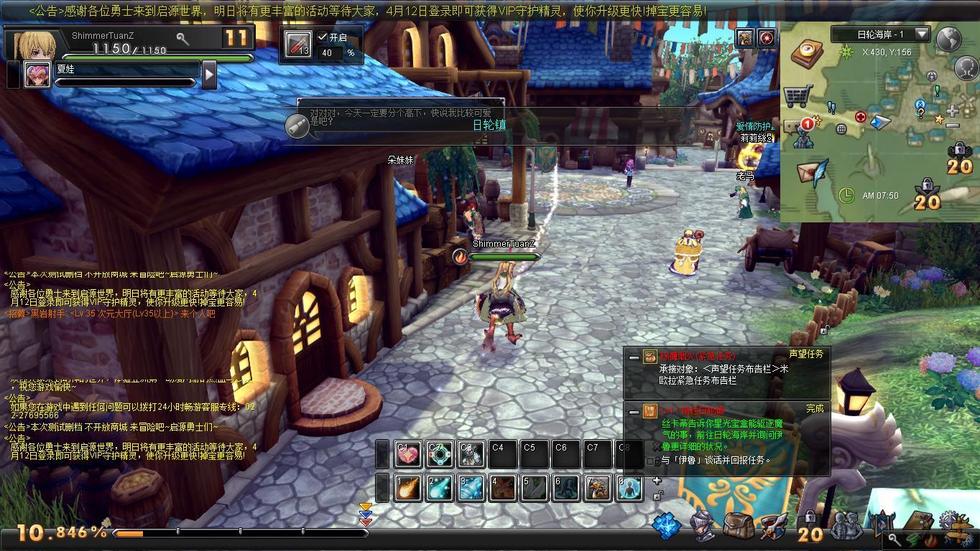Click the blue crystal icon in bottom bar

[x=666, y=524]
